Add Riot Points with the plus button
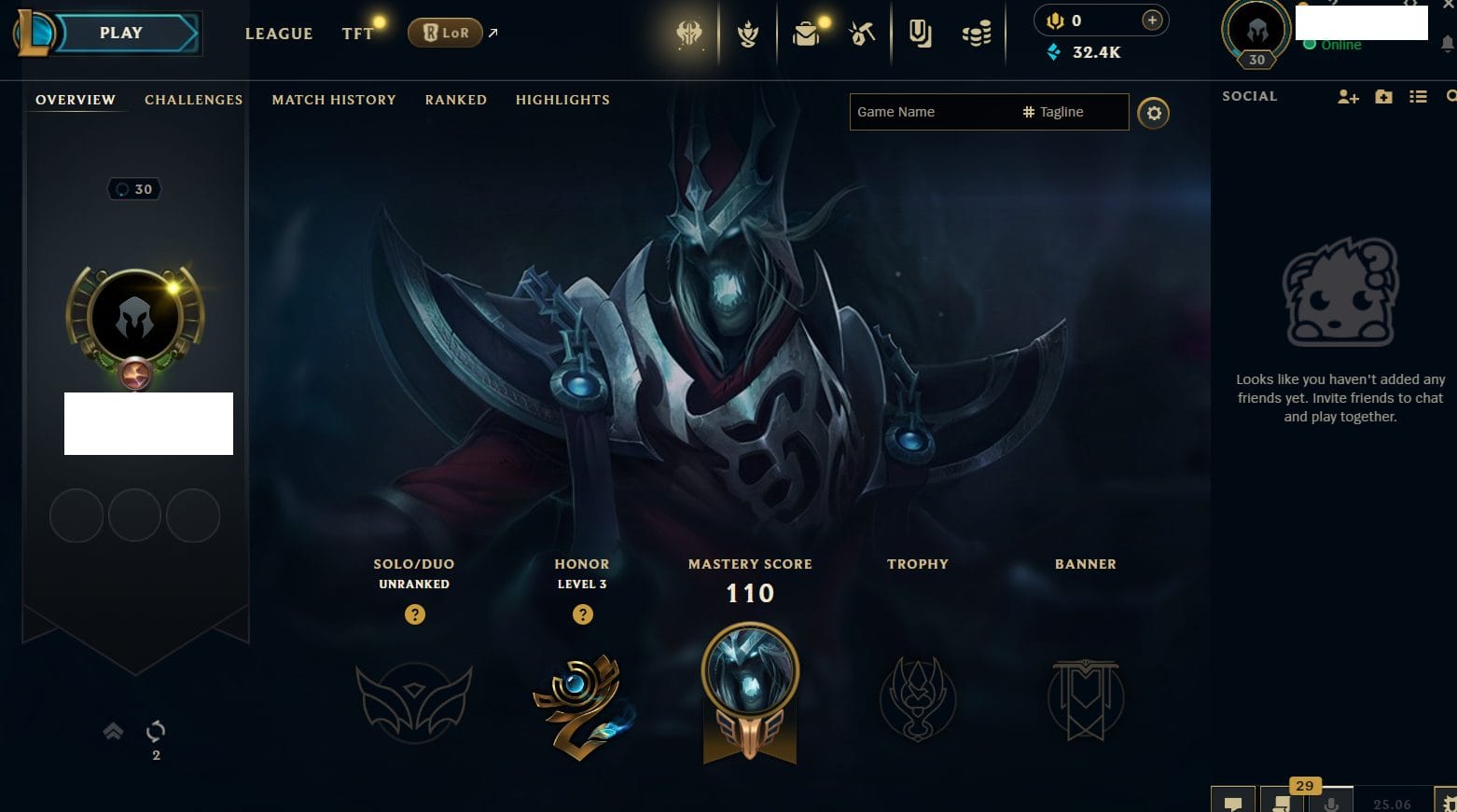This screenshot has width=1457, height=812. click(x=1152, y=21)
